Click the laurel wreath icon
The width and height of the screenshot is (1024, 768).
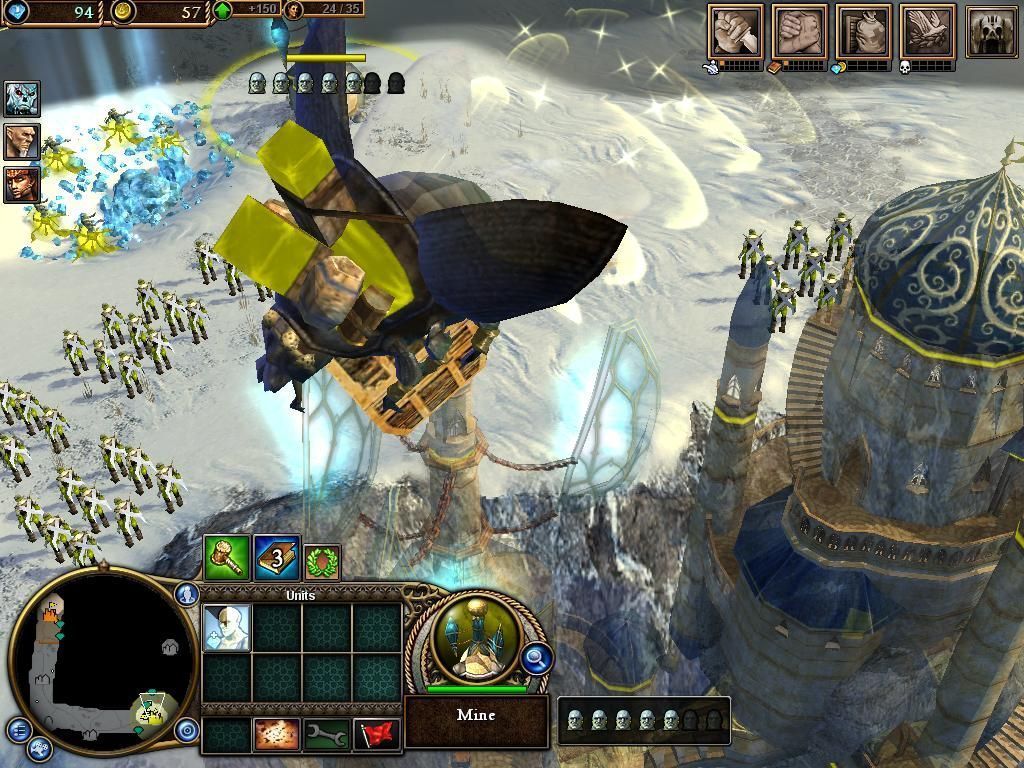pos(322,562)
